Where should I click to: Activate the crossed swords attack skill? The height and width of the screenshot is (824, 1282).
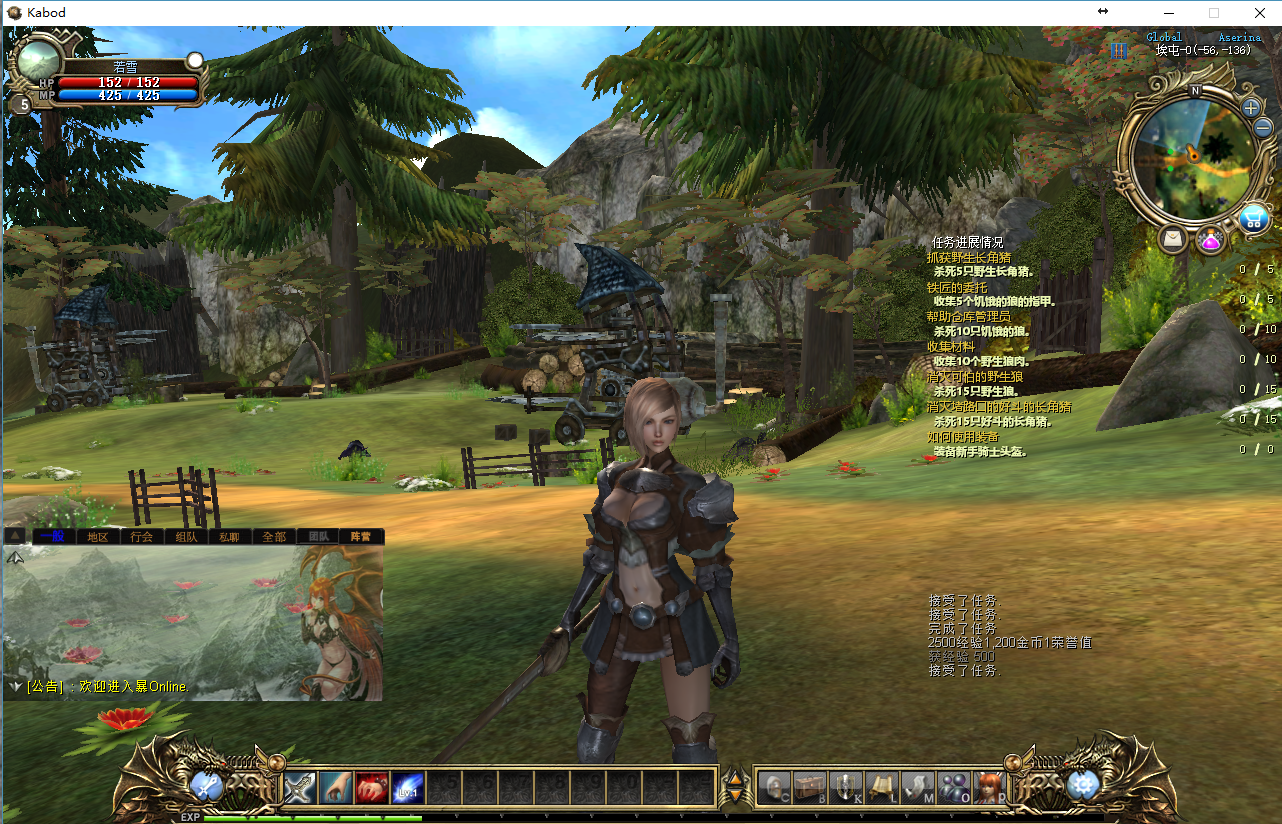[x=300, y=788]
